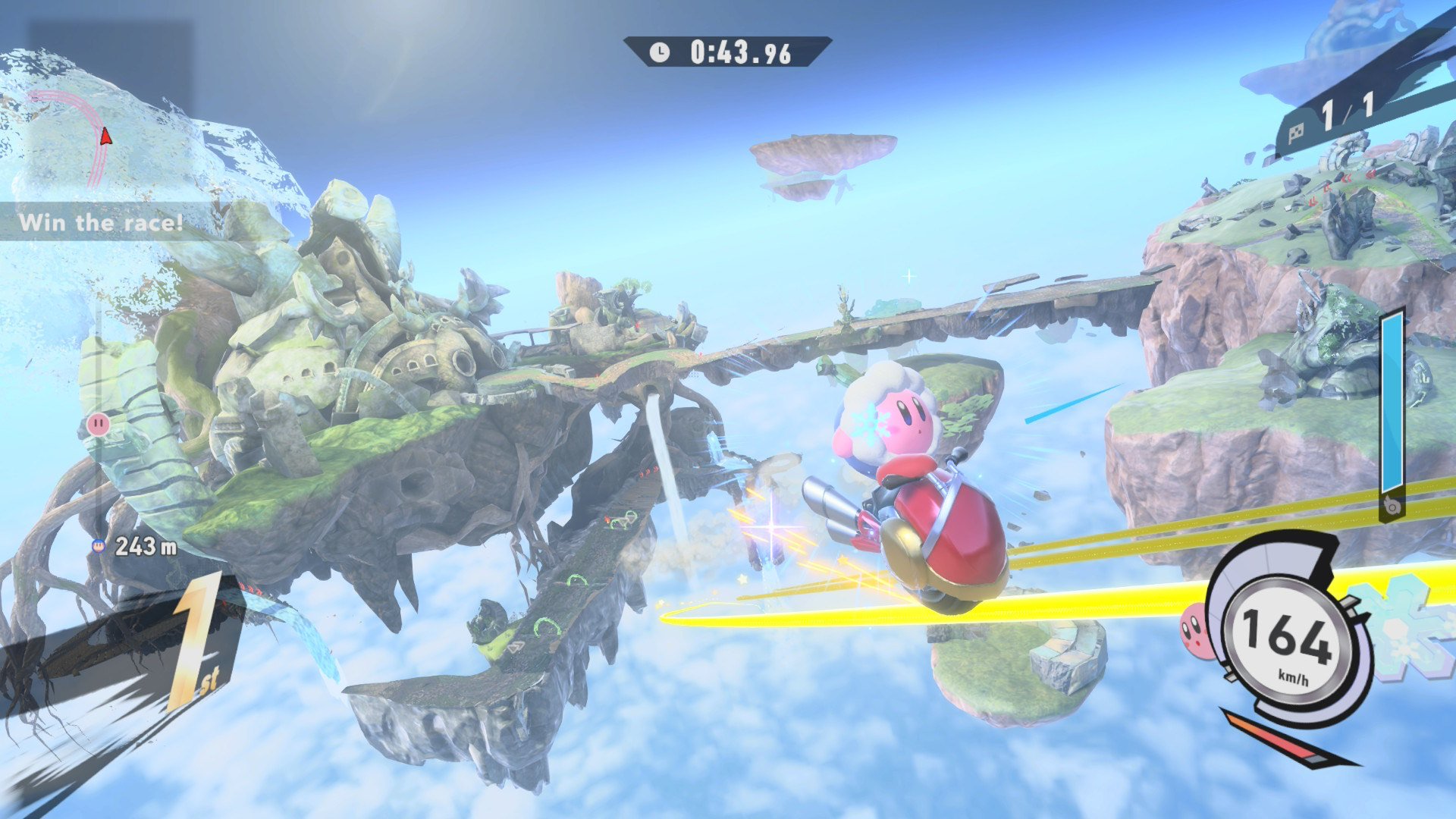Image resolution: width=1456 pixels, height=819 pixels.
Task: Select the "Win the race!" objective banner
Action: (x=101, y=222)
